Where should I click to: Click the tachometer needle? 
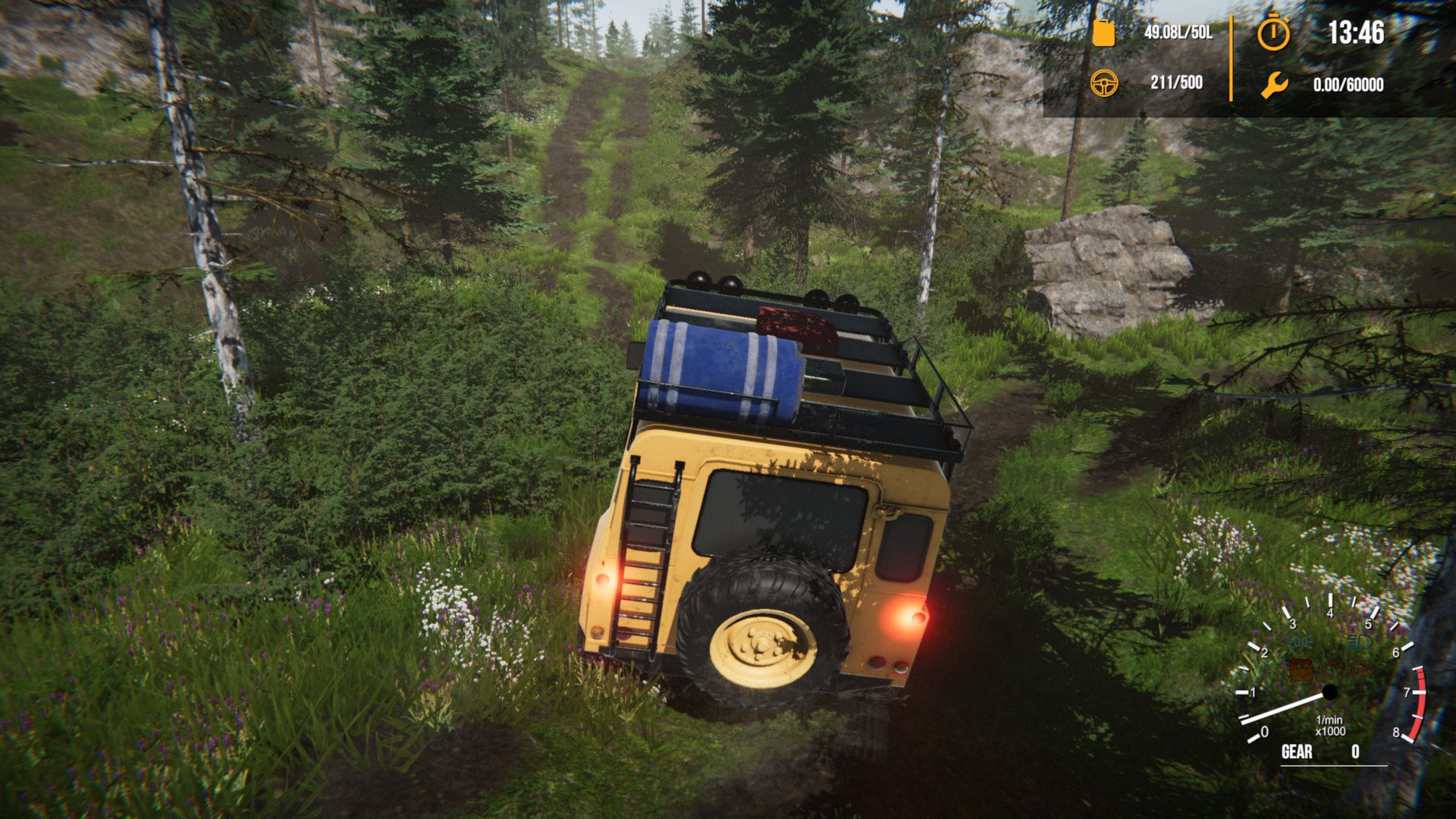point(1283,709)
